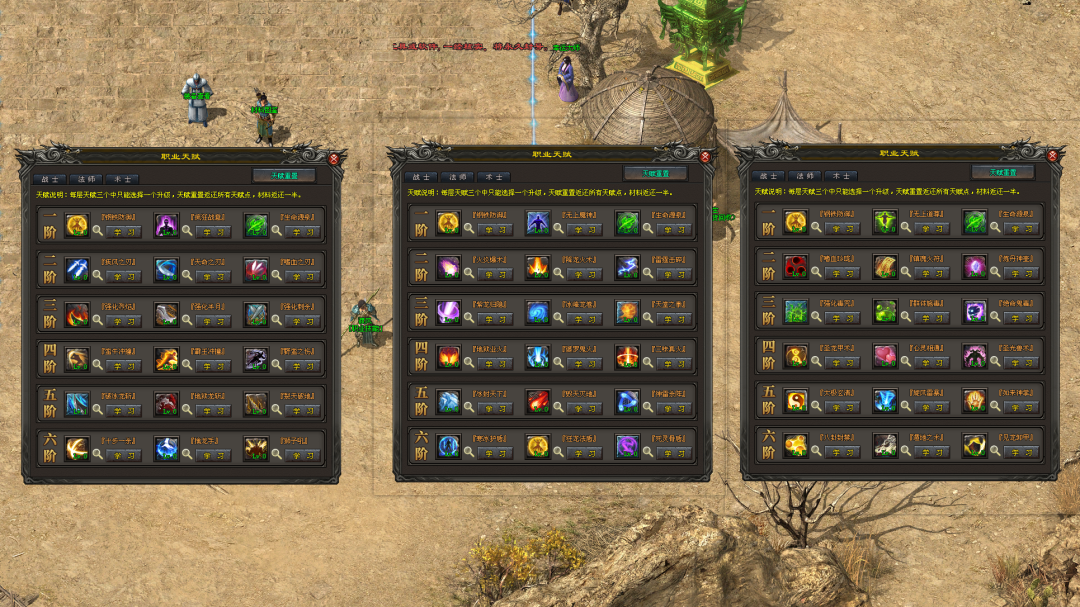Inspect 遁地之术 using the magnifier
Viewport: 1080px width, 607px height.
coord(904,452)
